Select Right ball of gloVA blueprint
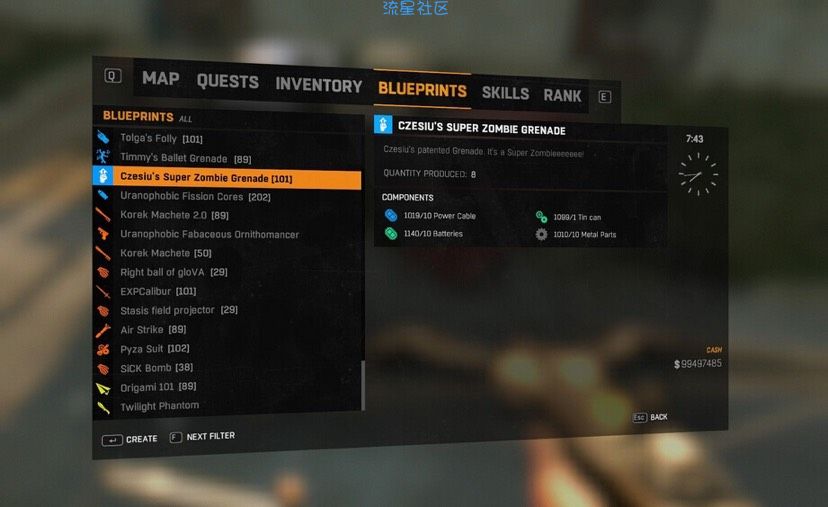828x507 pixels. tap(173, 272)
